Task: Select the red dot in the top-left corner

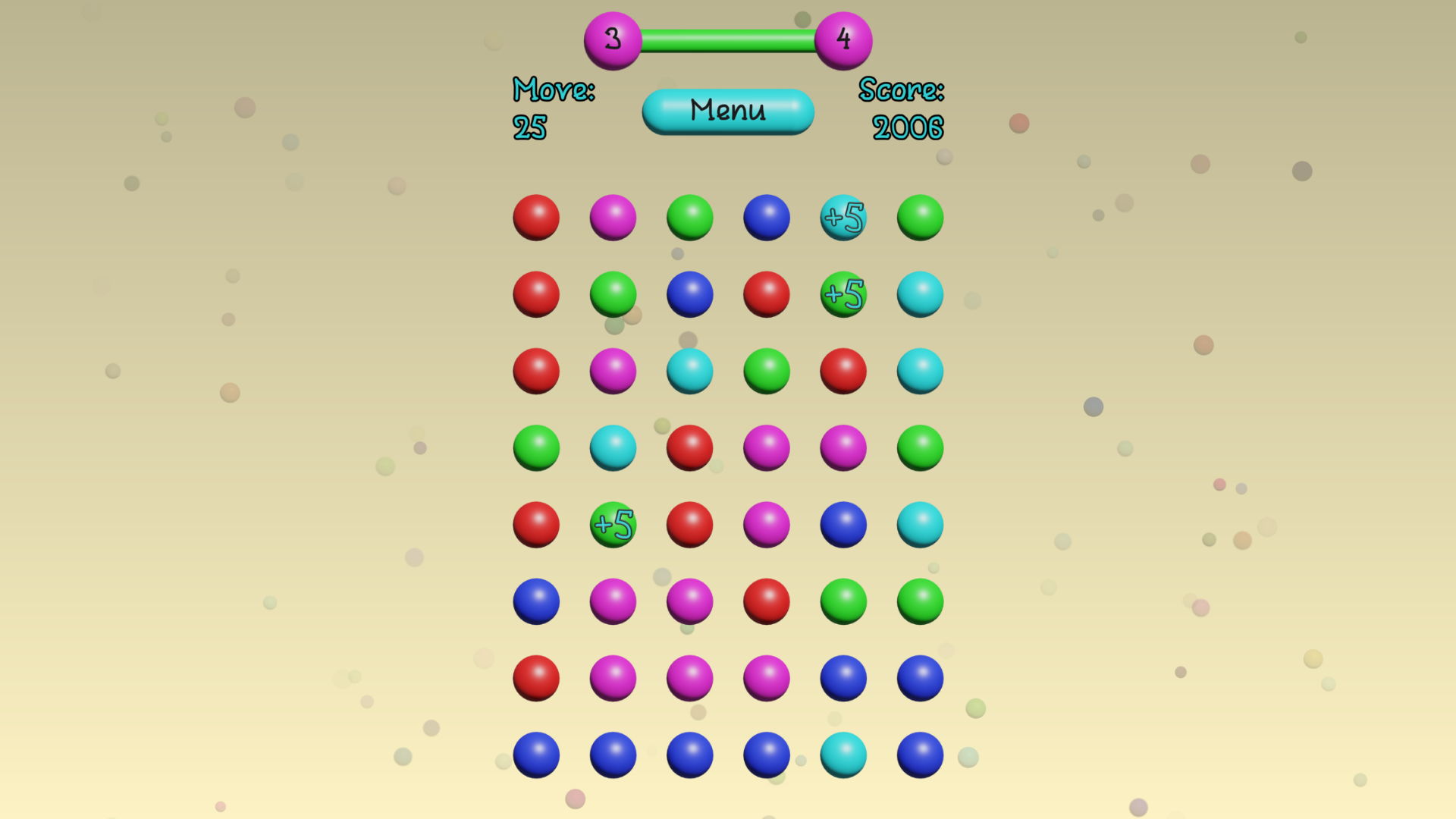Action: [x=536, y=218]
